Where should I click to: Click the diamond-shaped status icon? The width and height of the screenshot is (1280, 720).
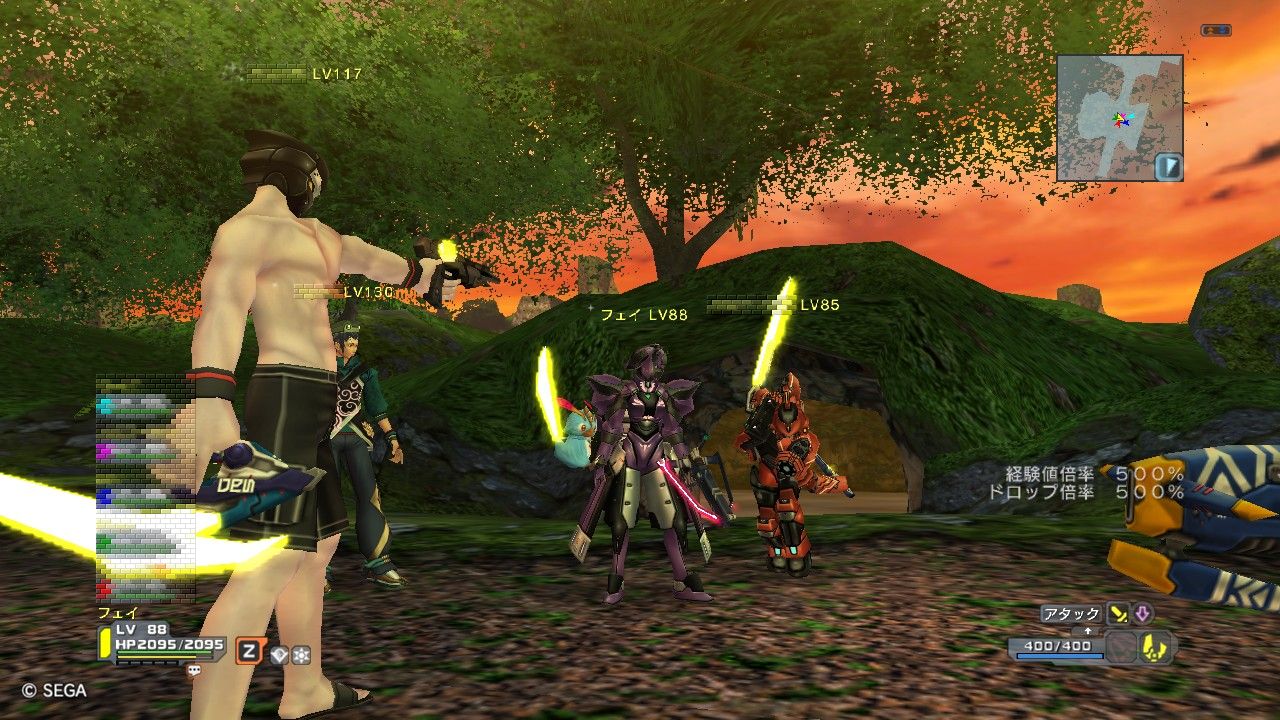point(279,655)
